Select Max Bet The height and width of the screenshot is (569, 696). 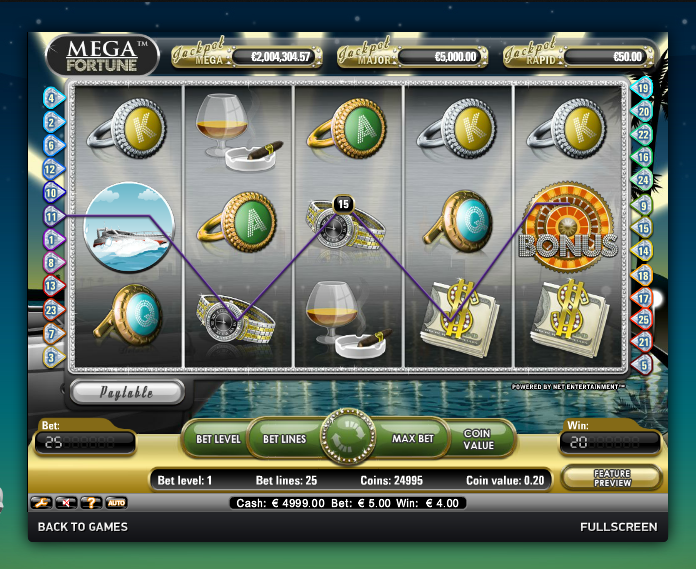(412, 439)
